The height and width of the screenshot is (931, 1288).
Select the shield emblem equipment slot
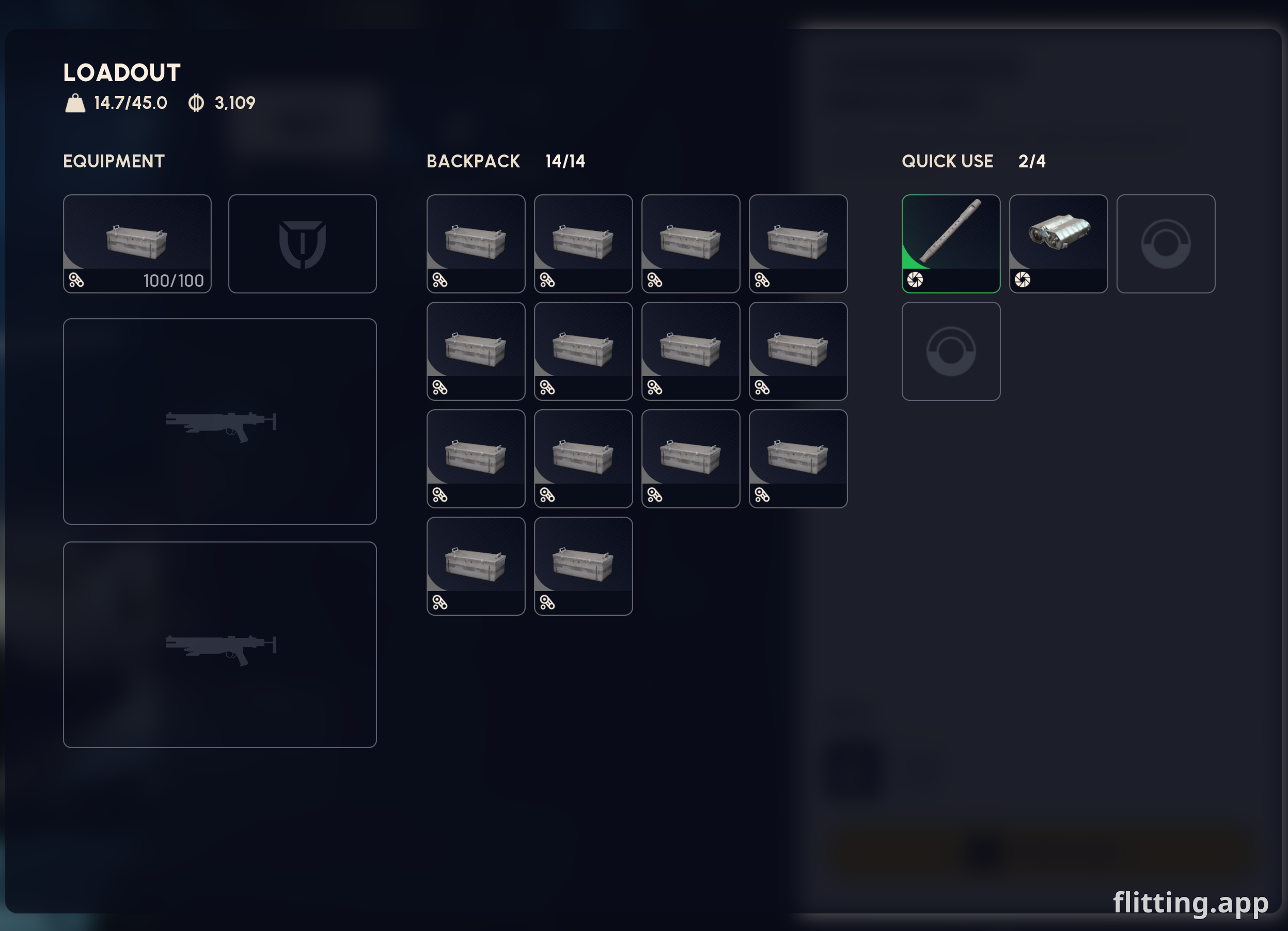(x=303, y=244)
